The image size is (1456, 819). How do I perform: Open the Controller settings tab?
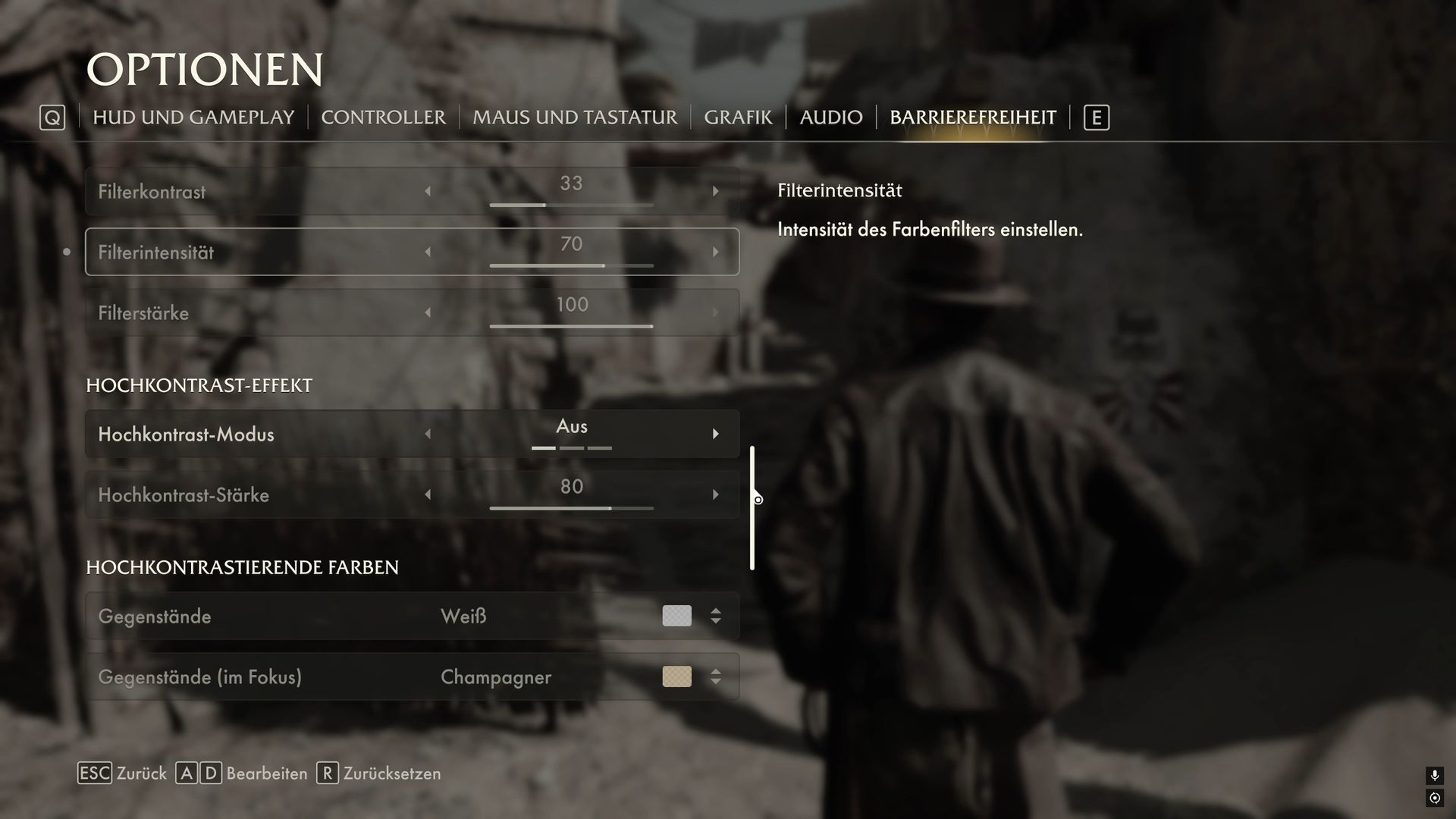(x=383, y=118)
